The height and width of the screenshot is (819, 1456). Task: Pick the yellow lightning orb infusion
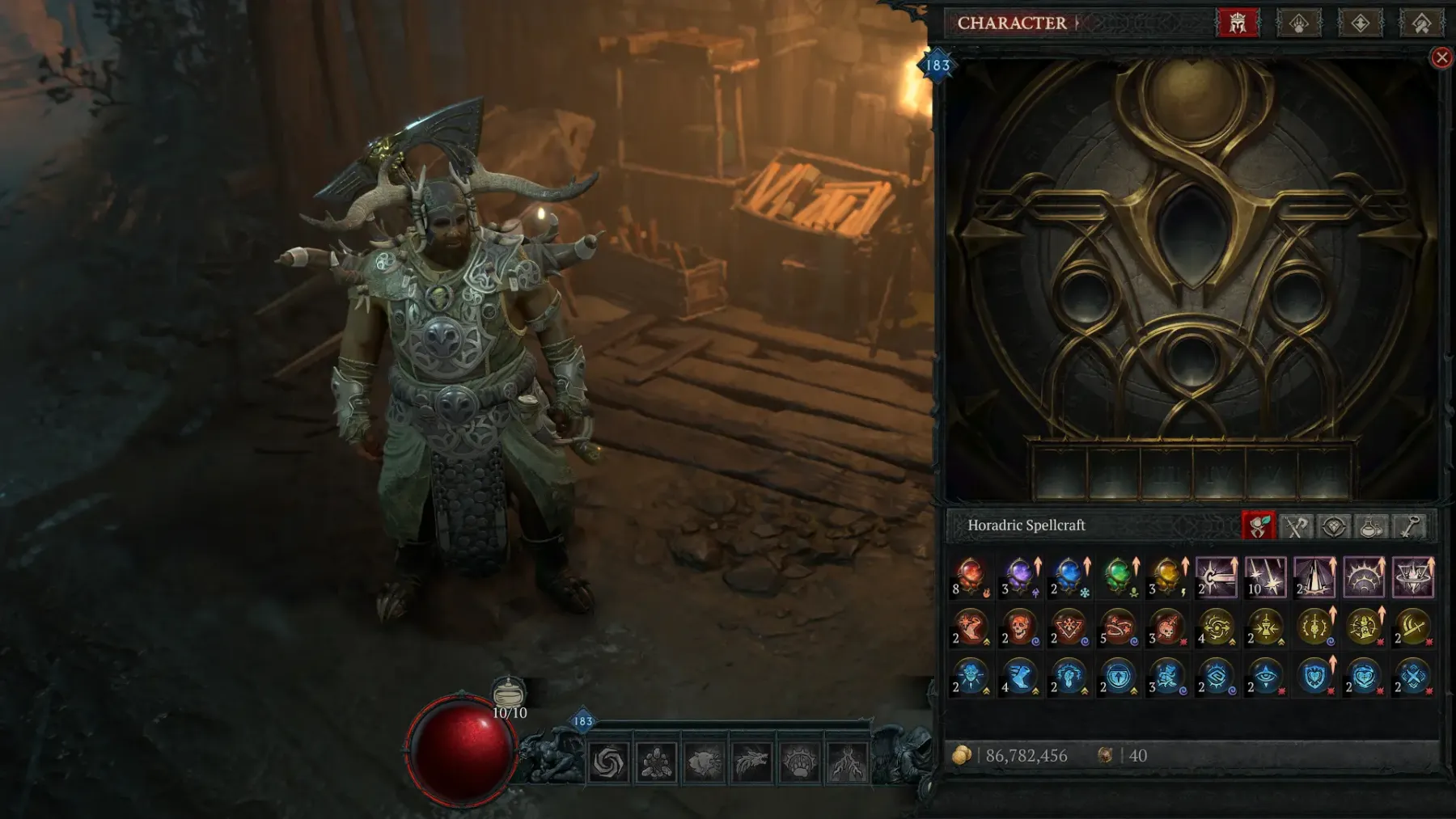tap(1167, 576)
